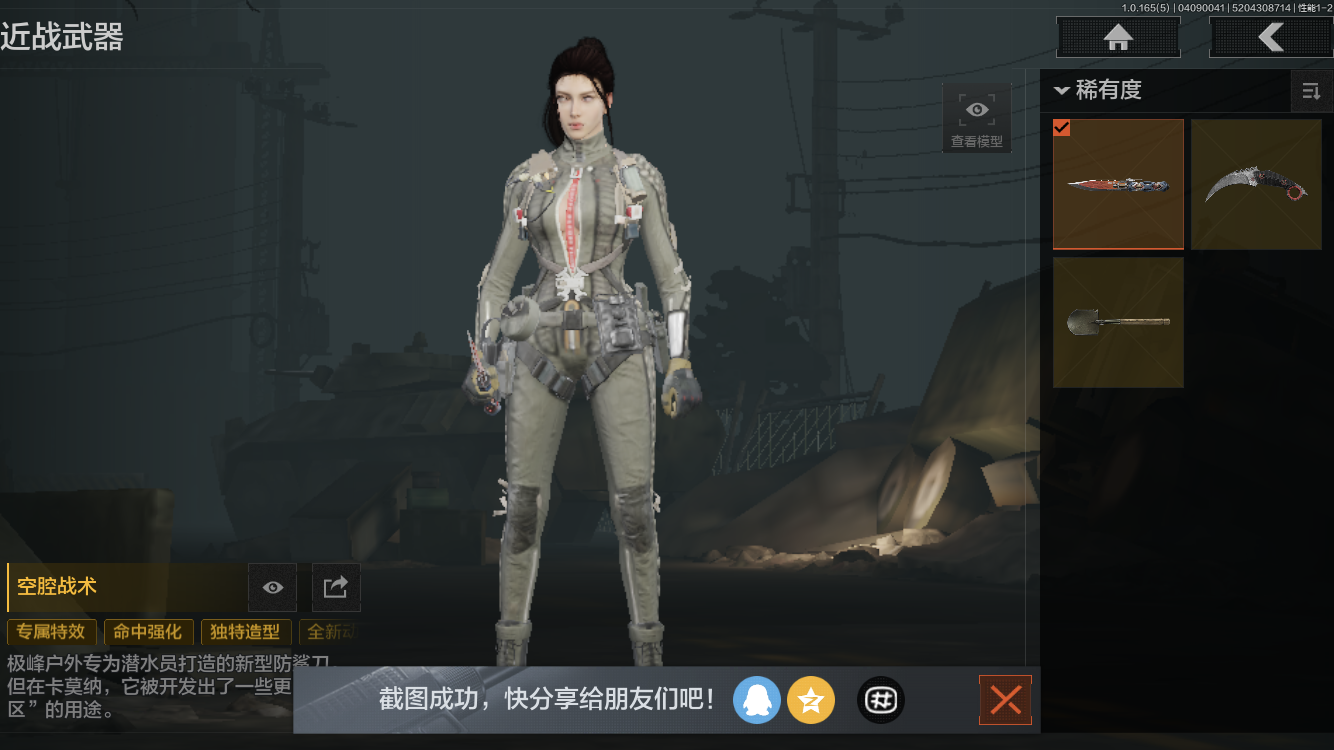The image size is (1334, 750).
Task: Click the back arrow icon
Action: (x=1271, y=37)
